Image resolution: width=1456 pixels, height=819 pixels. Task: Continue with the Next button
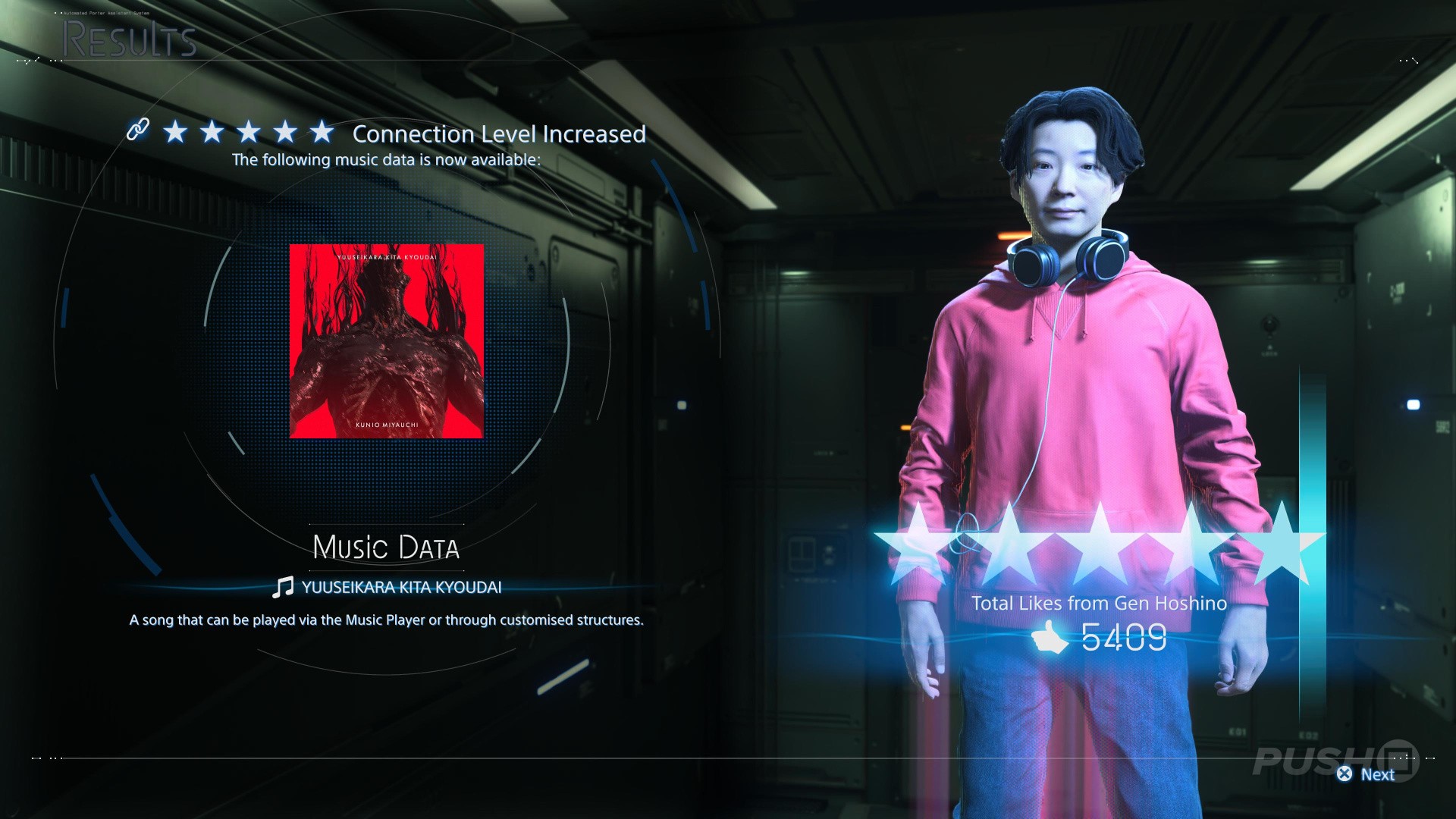tap(1367, 774)
